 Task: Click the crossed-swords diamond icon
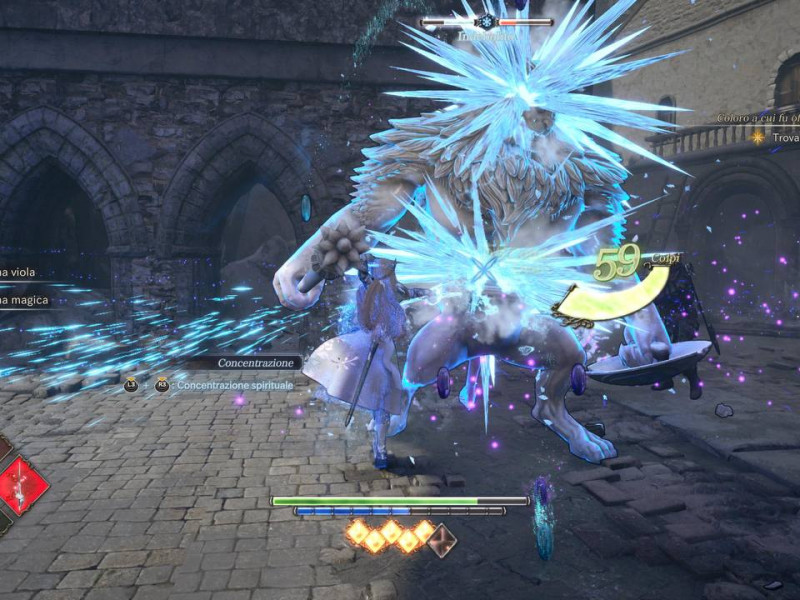(x=442, y=540)
